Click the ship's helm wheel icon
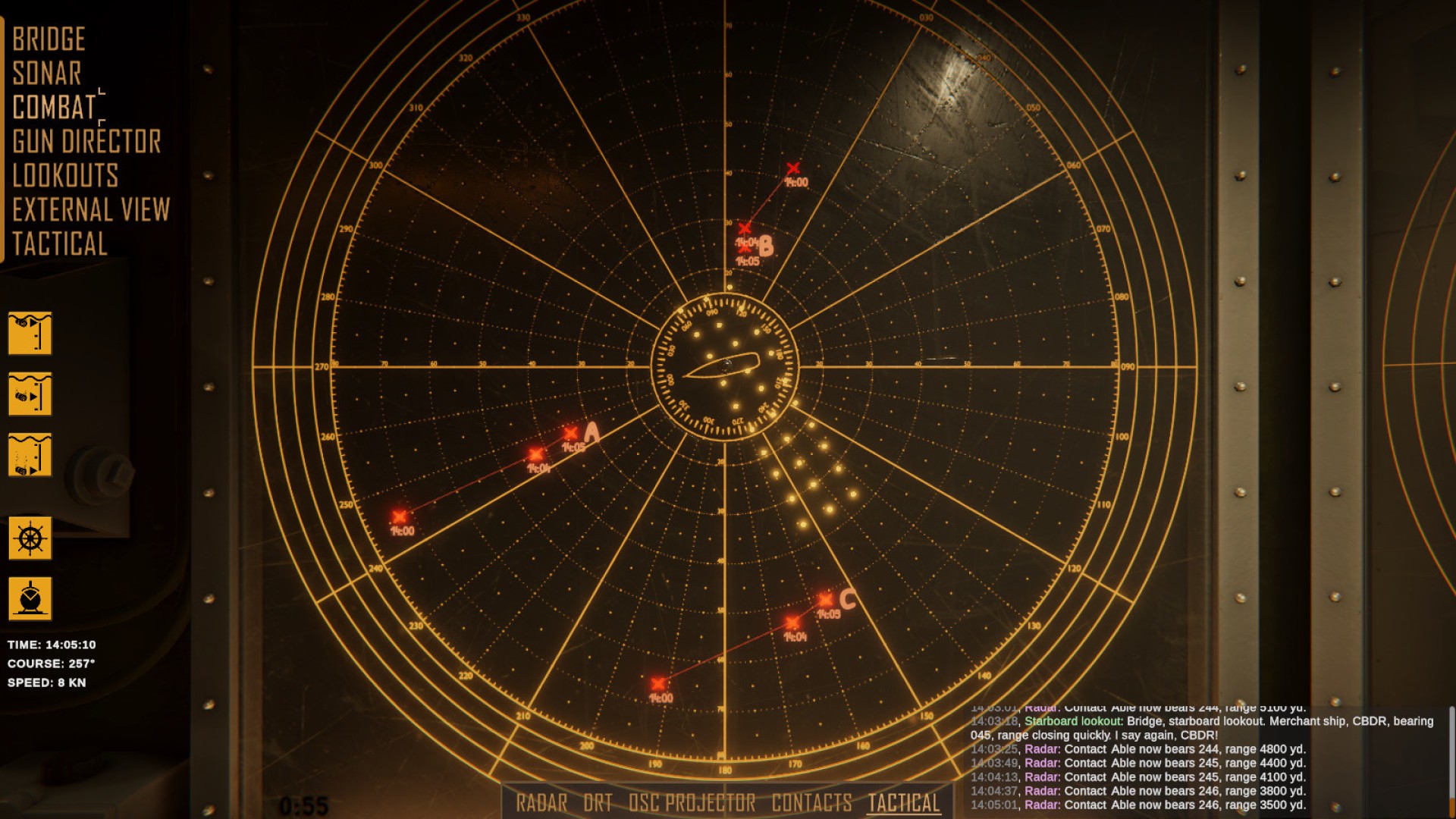 pos(30,538)
